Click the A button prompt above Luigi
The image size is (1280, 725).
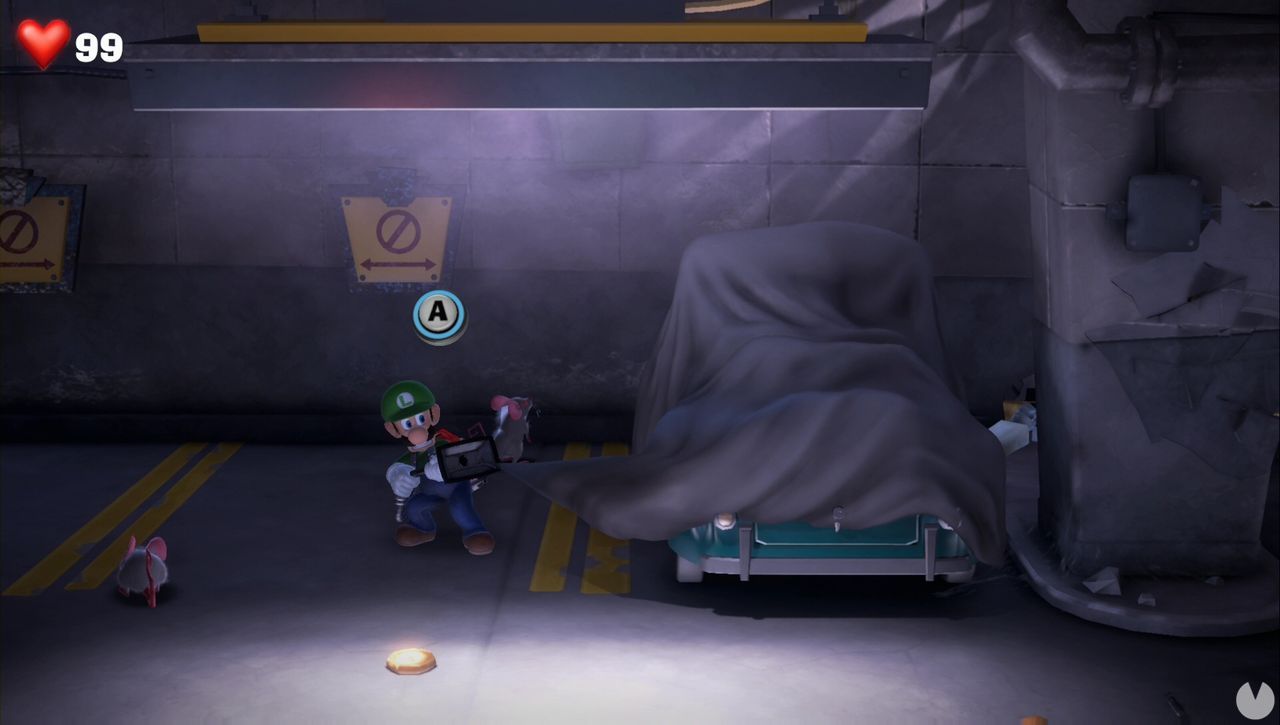click(x=437, y=315)
